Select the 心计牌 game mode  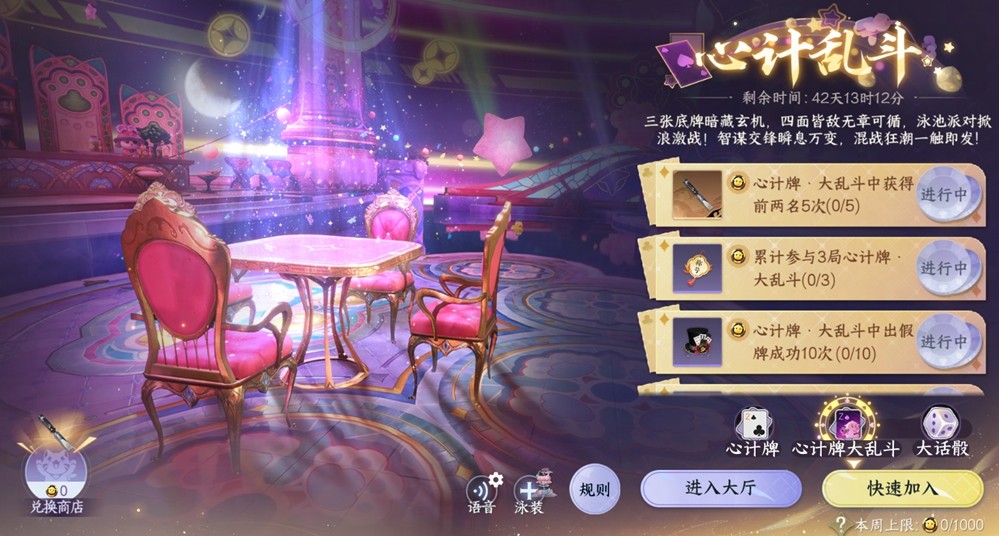[x=752, y=428]
